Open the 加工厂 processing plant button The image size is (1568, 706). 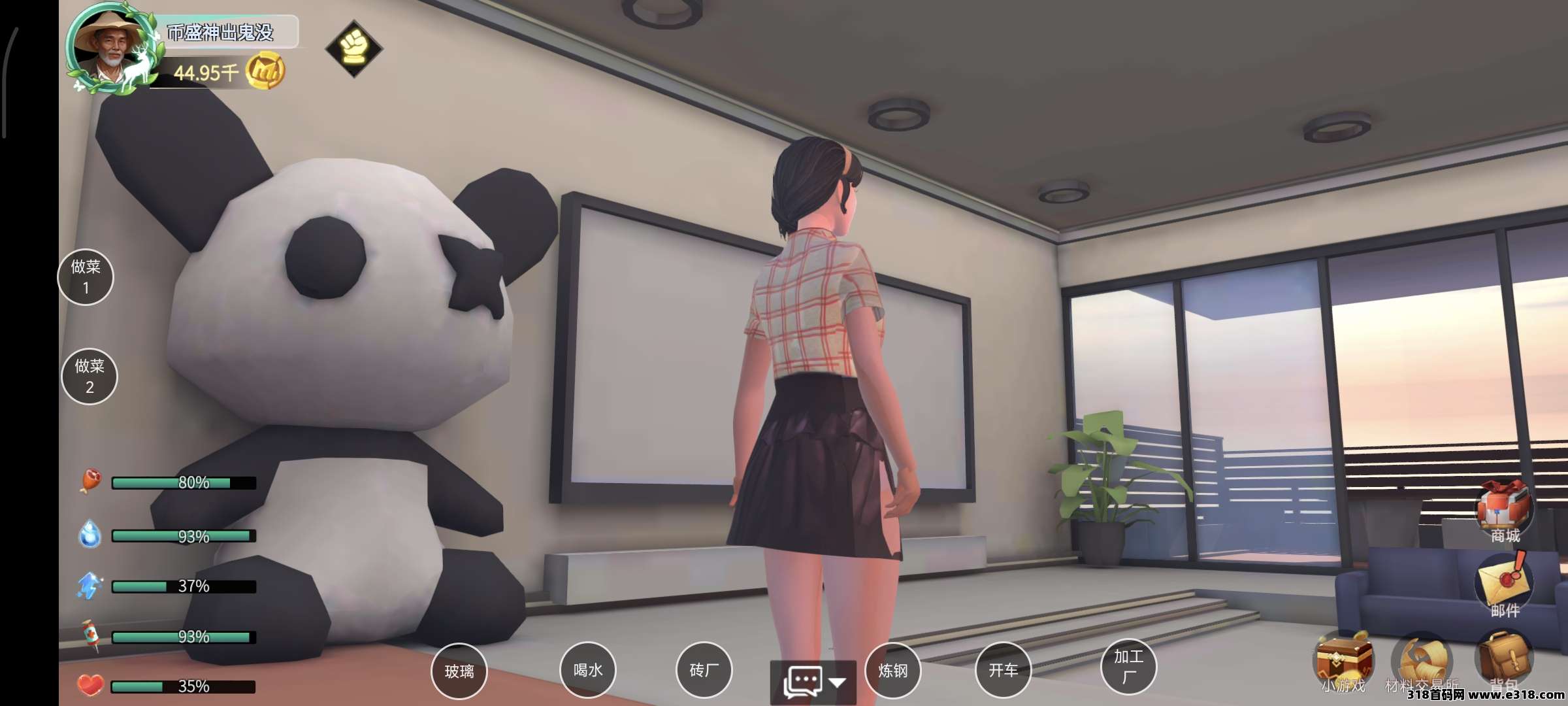(1128, 666)
